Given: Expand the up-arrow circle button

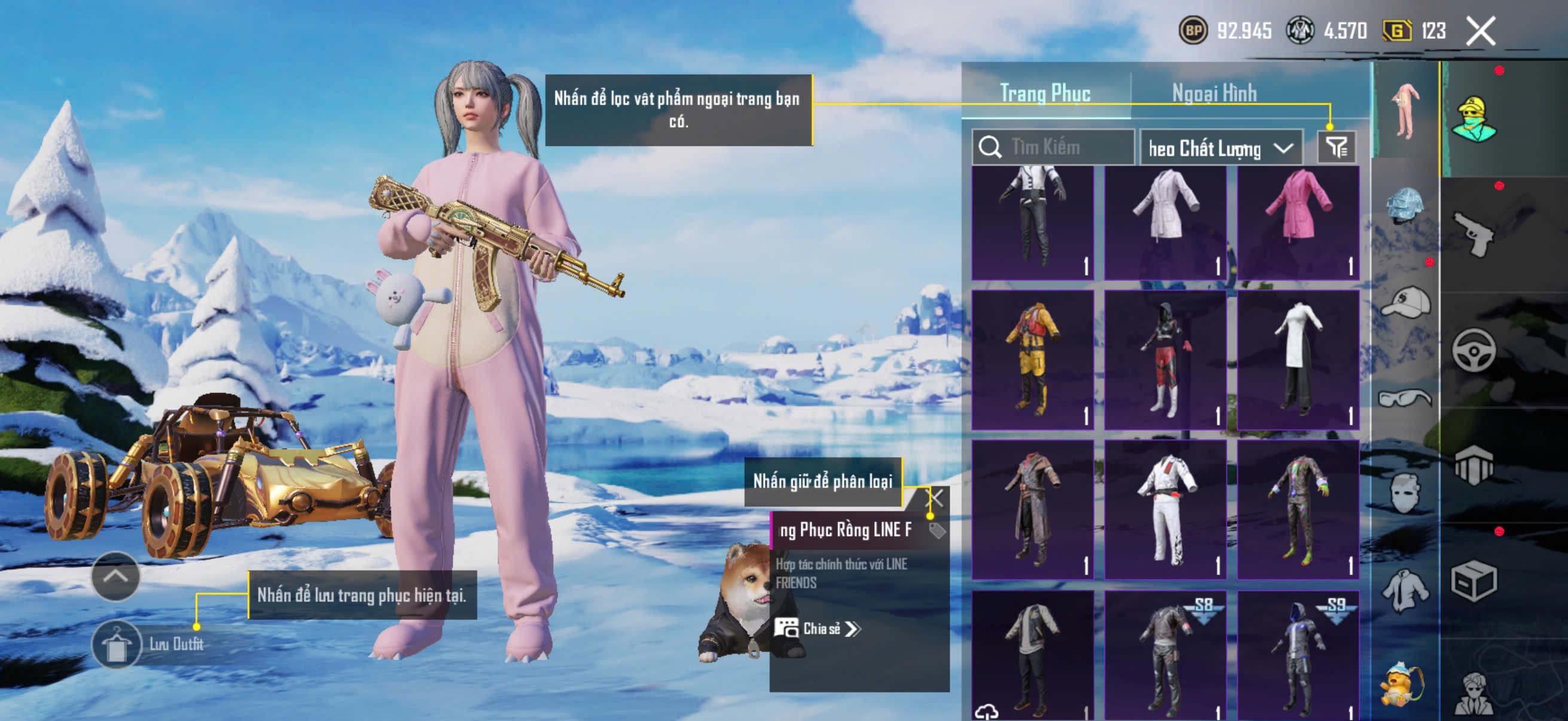Looking at the screenshot, I should (x=115, y=576).
